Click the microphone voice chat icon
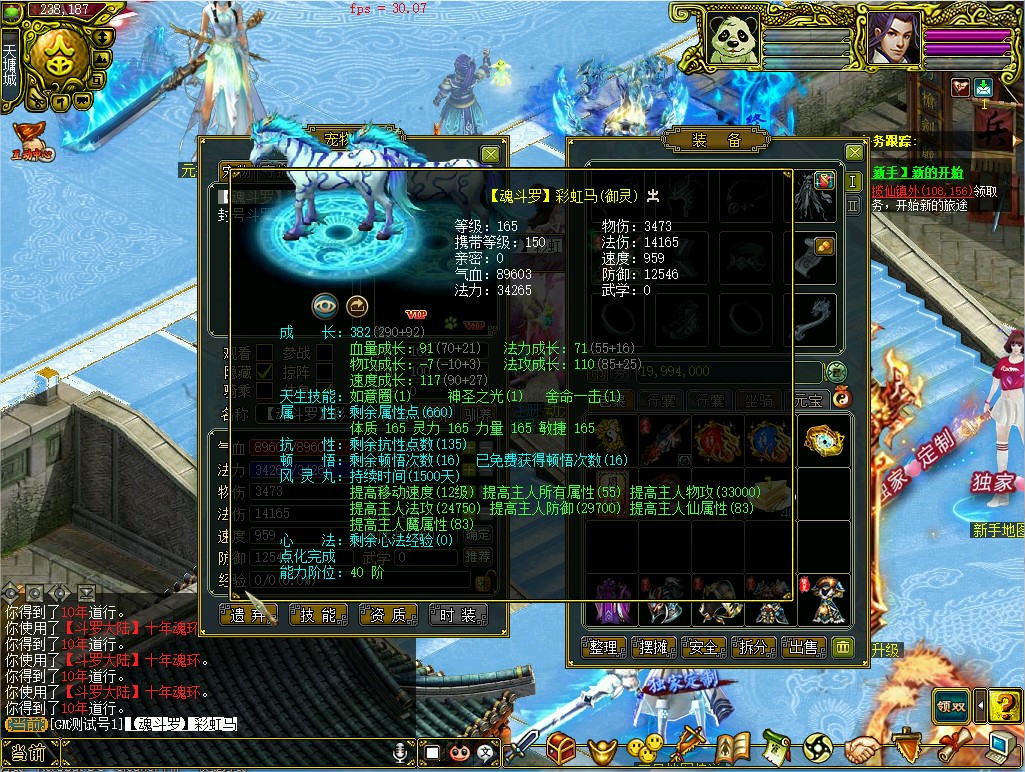 [402, 751]
